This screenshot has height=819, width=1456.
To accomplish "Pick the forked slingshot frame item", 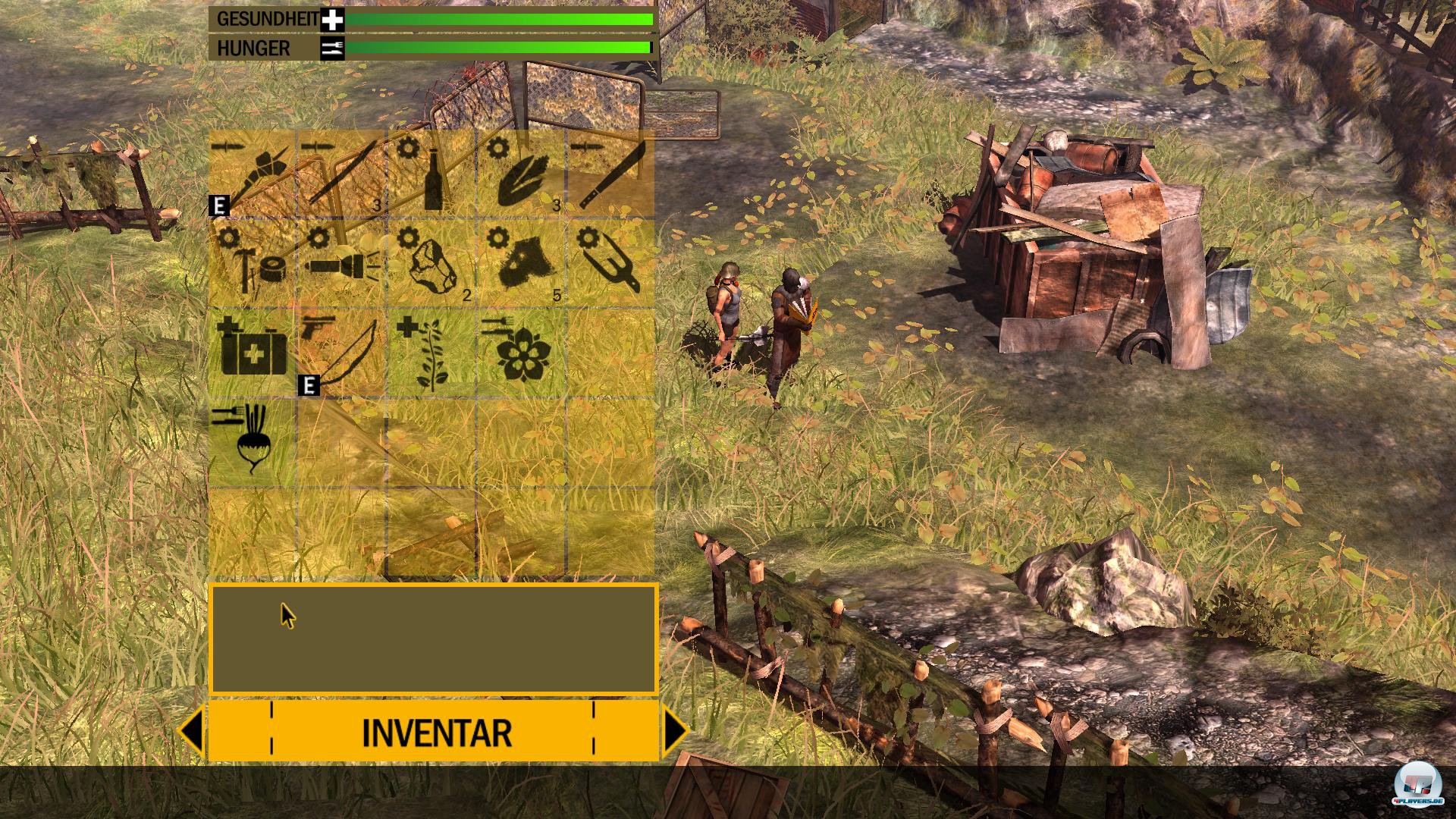I will [610, 263].
